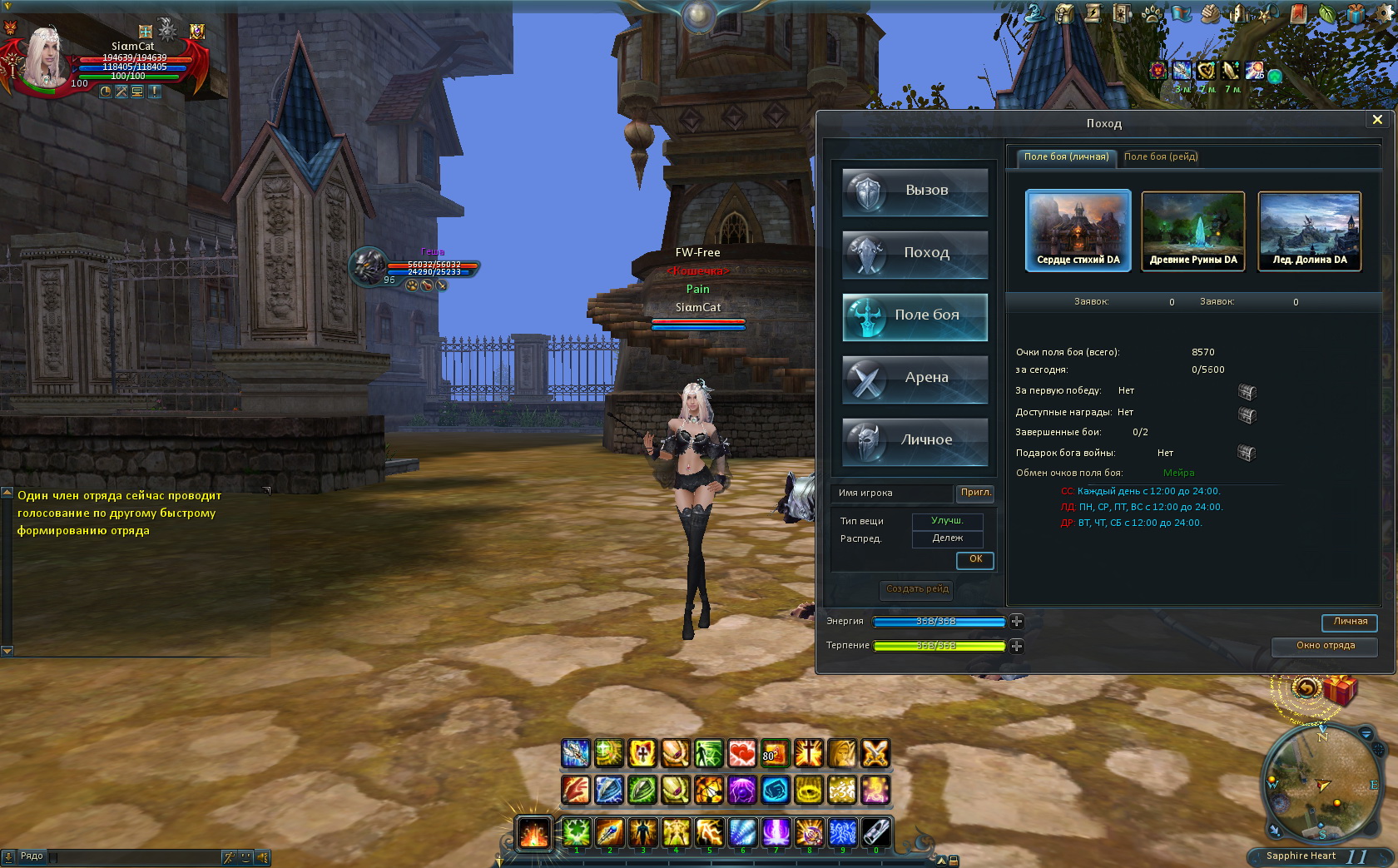Click the Личная button
The height and width of the screenshot is (868, 1398).
tap(1350, 622)
